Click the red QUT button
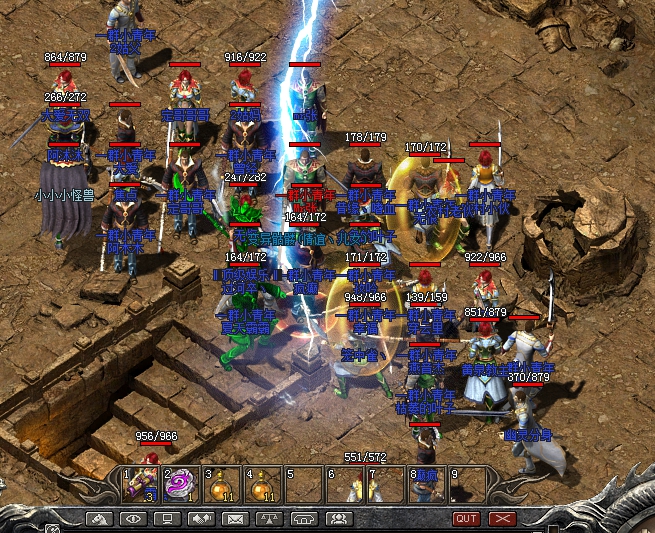655x533 pixels. [x=466, y=519]
